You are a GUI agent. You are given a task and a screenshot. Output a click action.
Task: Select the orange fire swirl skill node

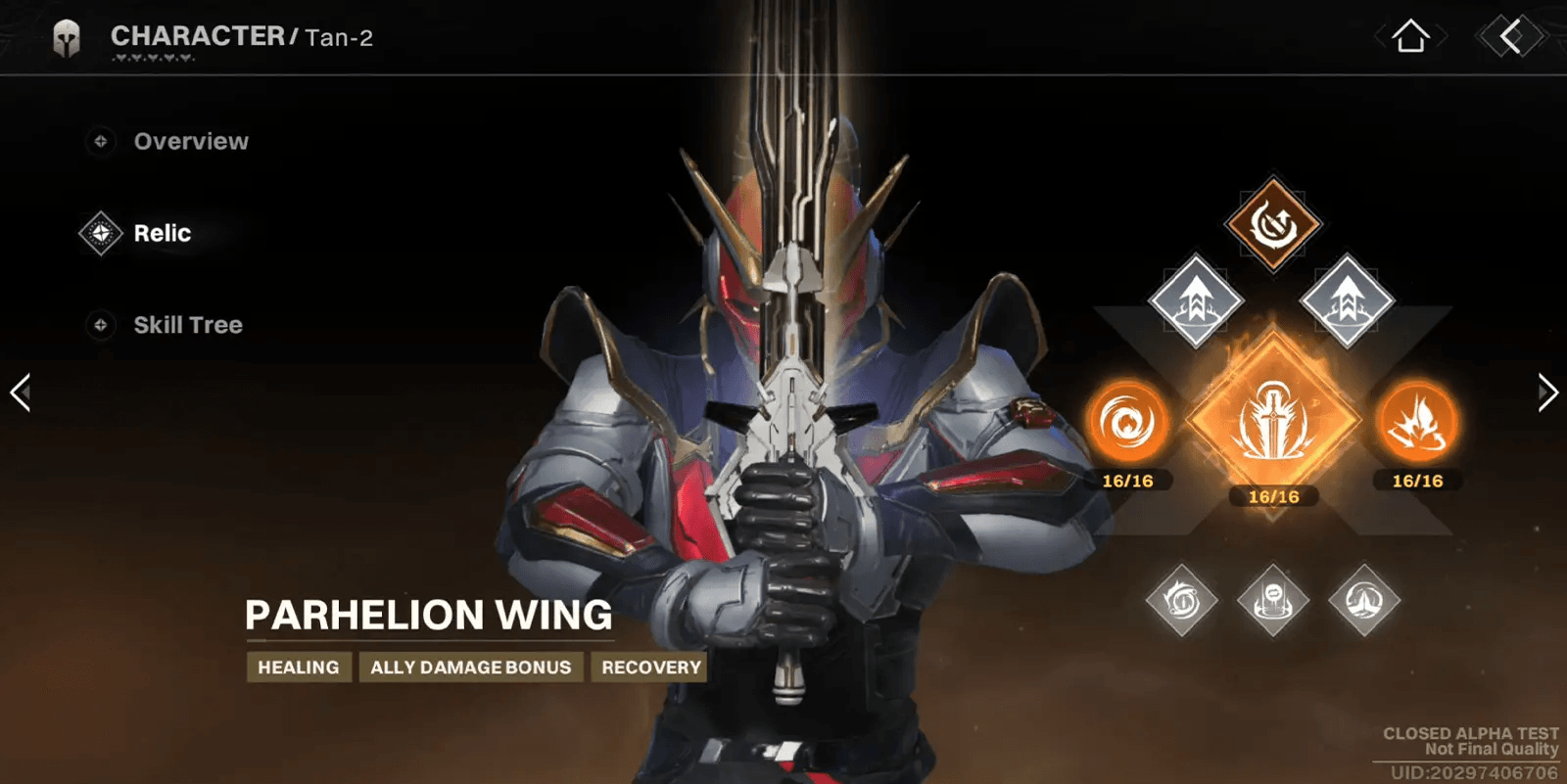pyautogui.click(x=1127, y=423)
